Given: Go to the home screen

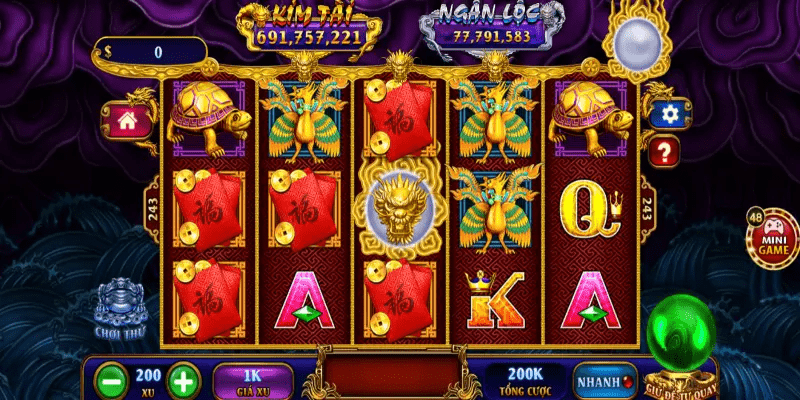Looking at the screenshot, I should (127, 123).
